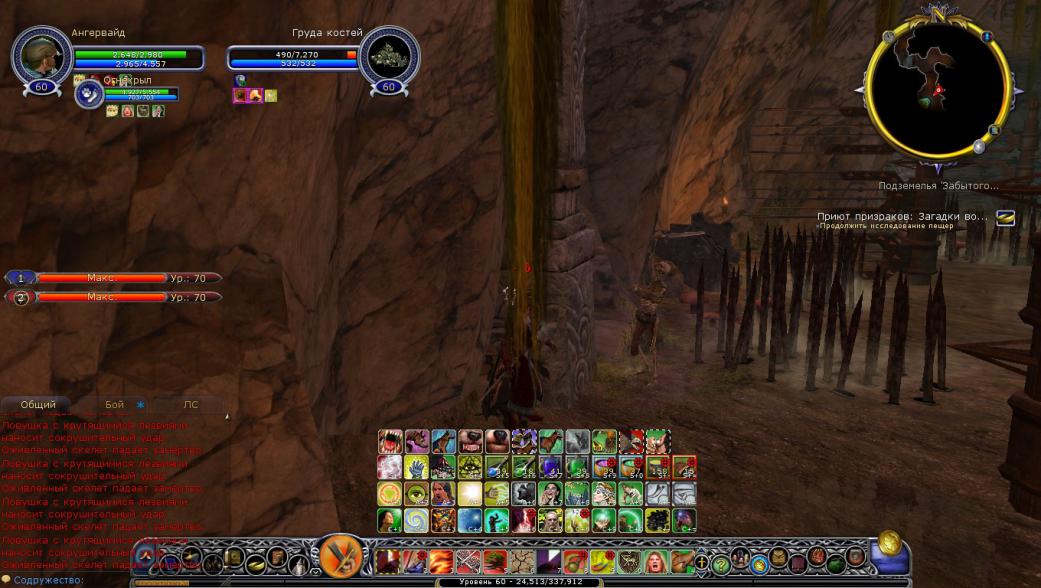Open the Приют призраков quest tracker entry

point(902,216)
